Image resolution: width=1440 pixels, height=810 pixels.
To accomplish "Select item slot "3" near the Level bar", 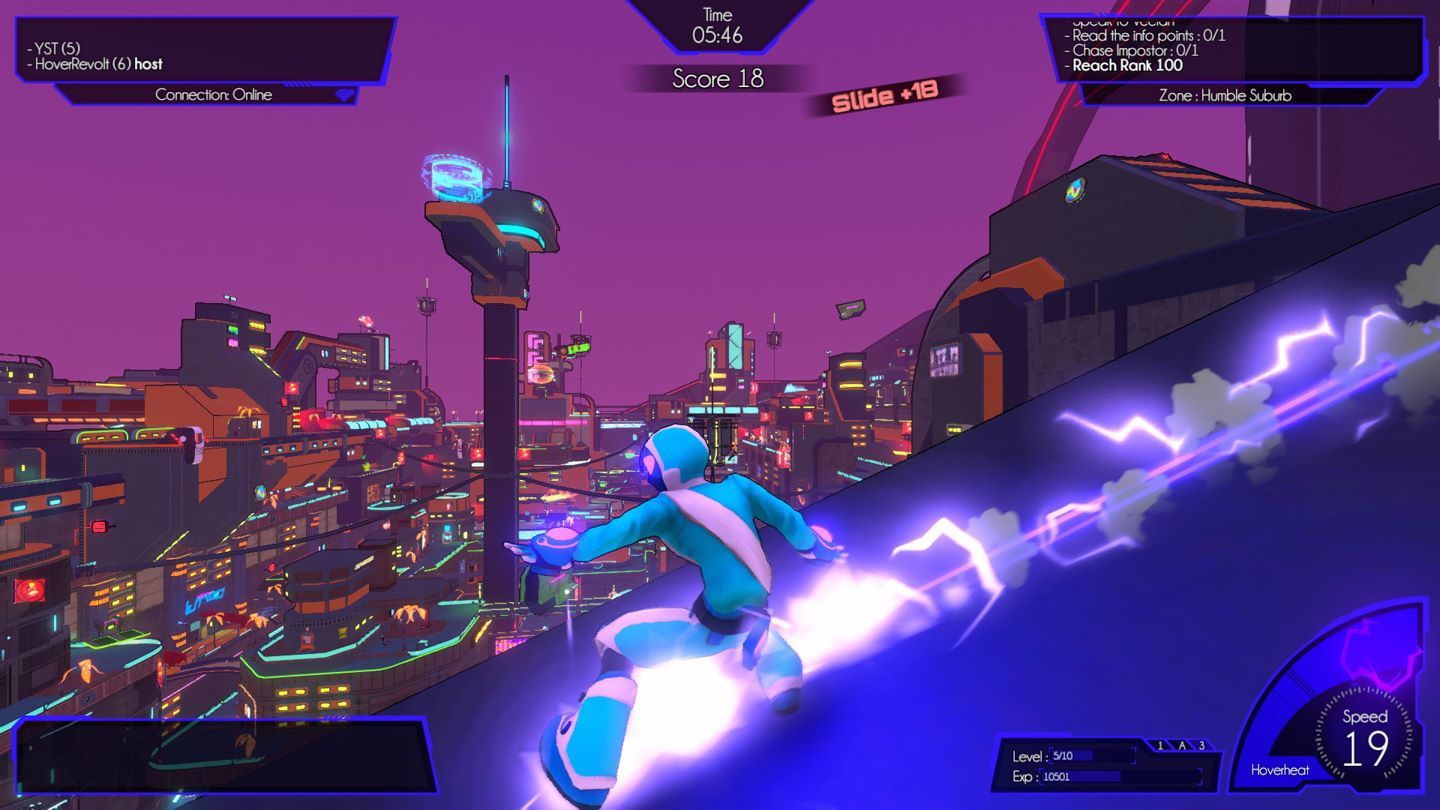I will [x=1202, y=745].
